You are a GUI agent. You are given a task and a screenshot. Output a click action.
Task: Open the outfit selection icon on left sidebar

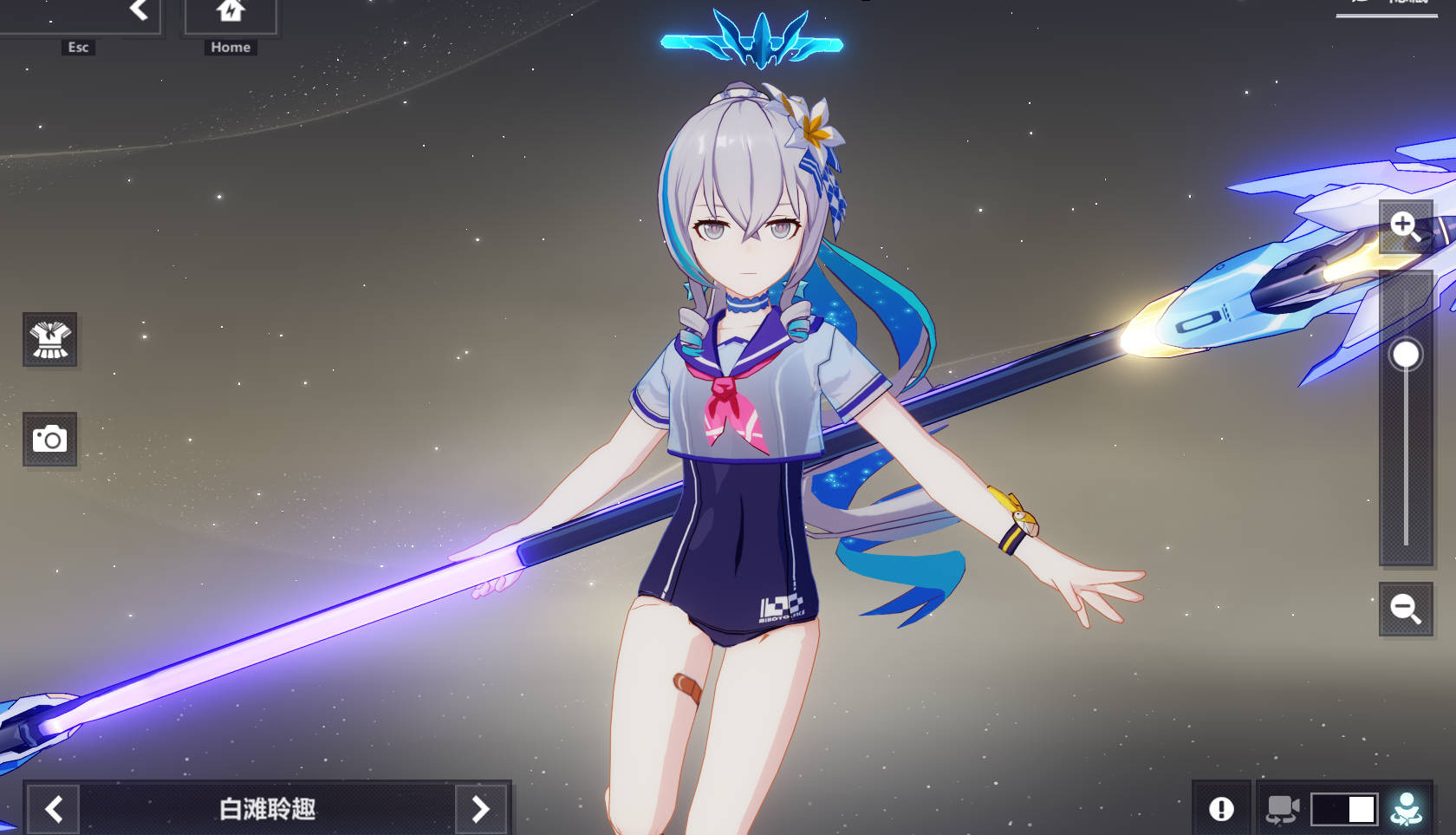pyautogui.click(x=49, y=339)
